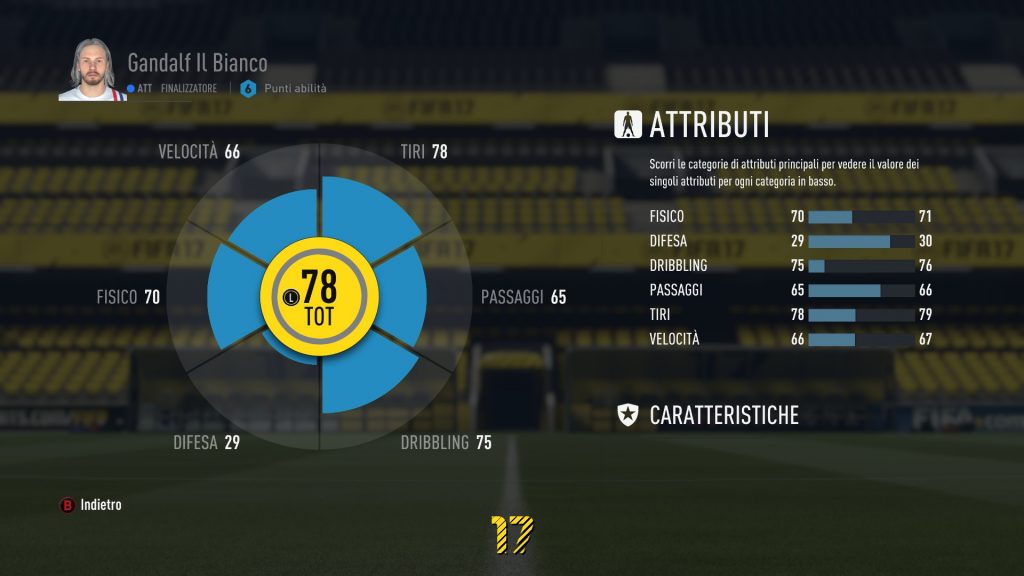Screen dimensions: 1024x576
Task: Open the Caratteristiche section
Action: coord(723,415)
